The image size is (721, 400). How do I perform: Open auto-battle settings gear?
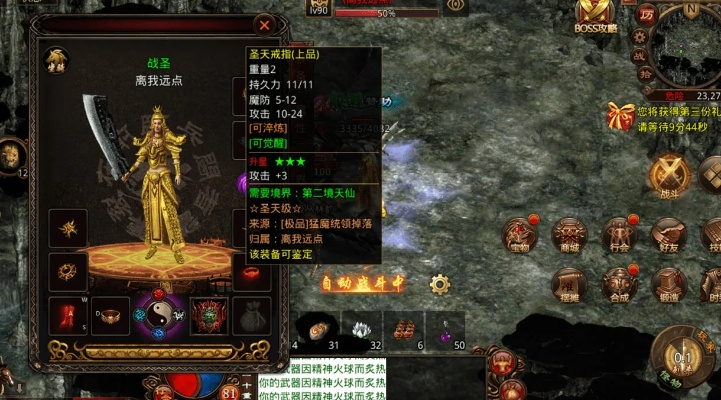pos(439,284)
